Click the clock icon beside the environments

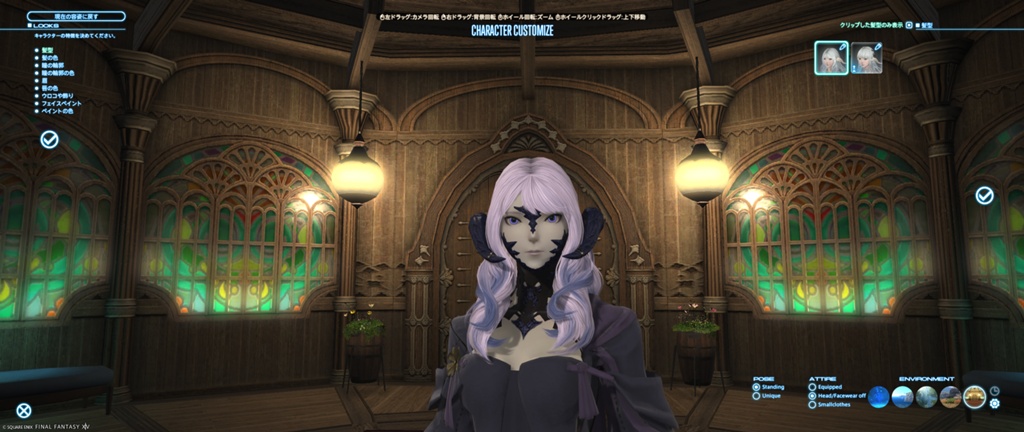pos(994,391)
